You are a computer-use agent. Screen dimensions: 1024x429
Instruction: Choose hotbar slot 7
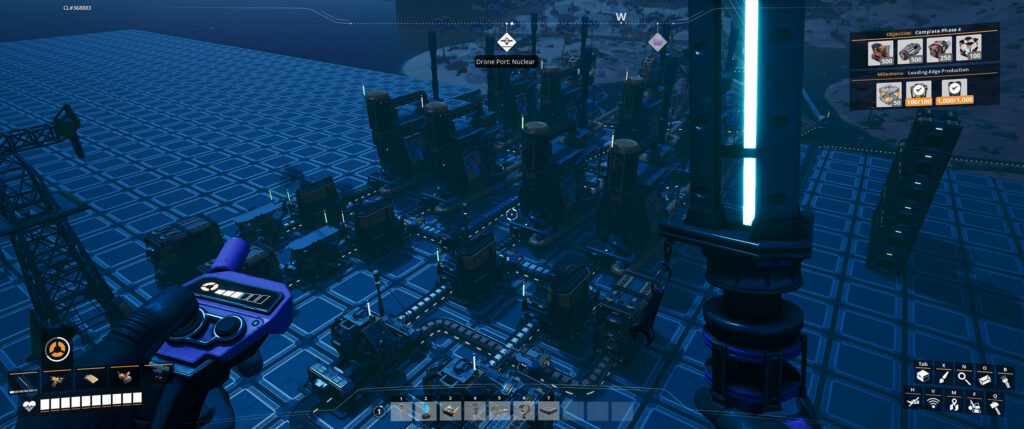pos(548,410)
